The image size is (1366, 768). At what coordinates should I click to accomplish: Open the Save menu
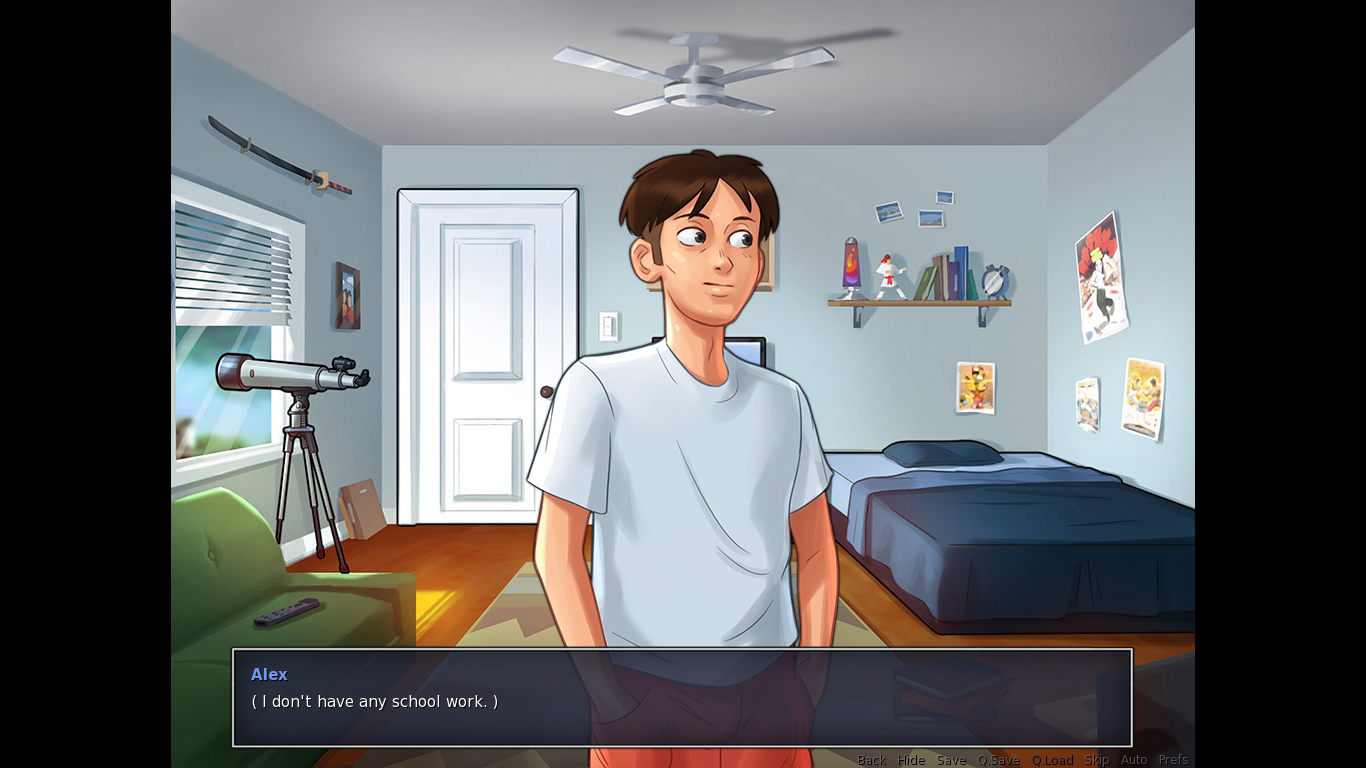[x=951, y=760]
